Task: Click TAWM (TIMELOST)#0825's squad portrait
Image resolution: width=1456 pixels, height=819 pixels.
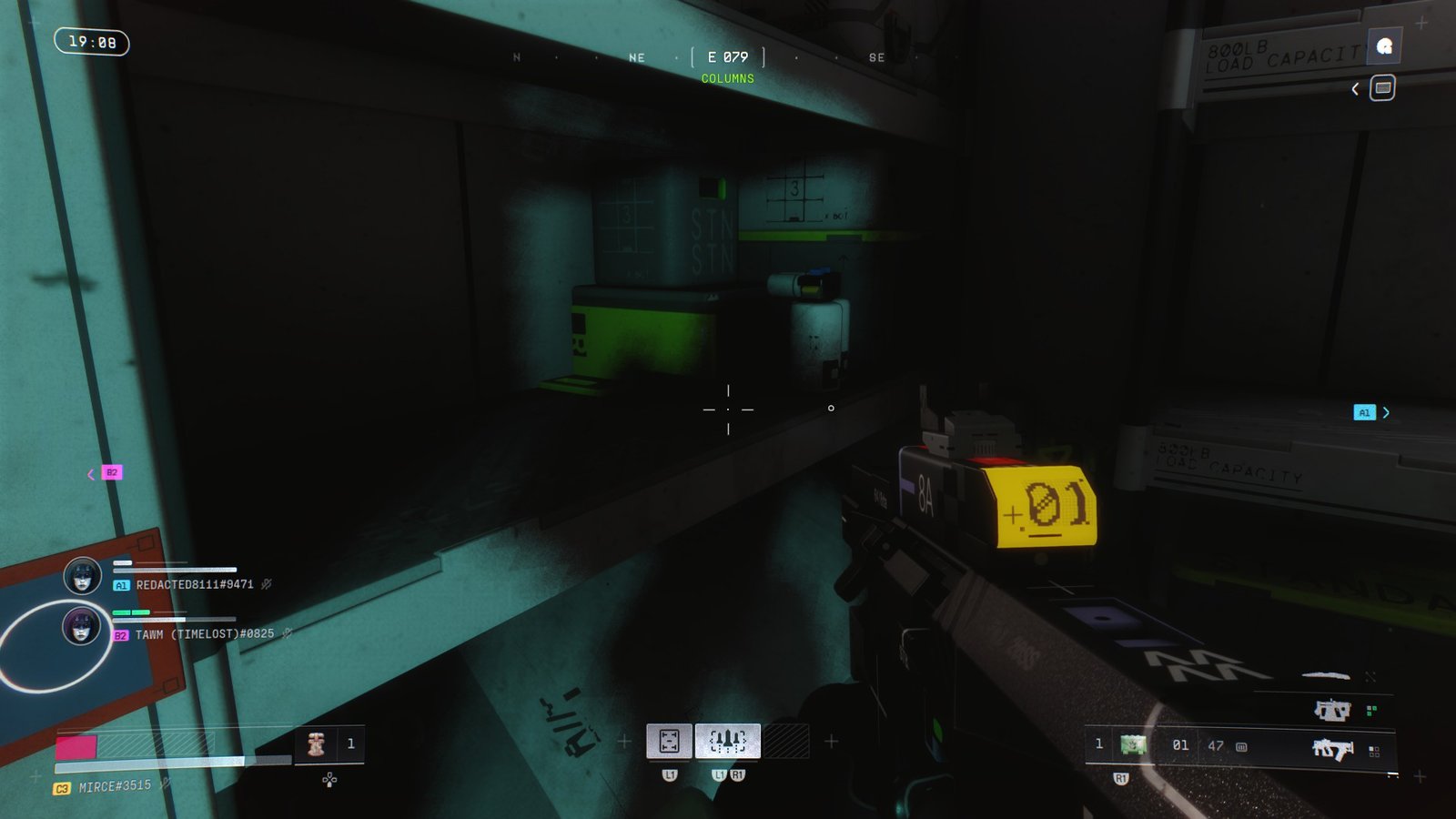Action: pyautogui.click(x=81, y=626)
